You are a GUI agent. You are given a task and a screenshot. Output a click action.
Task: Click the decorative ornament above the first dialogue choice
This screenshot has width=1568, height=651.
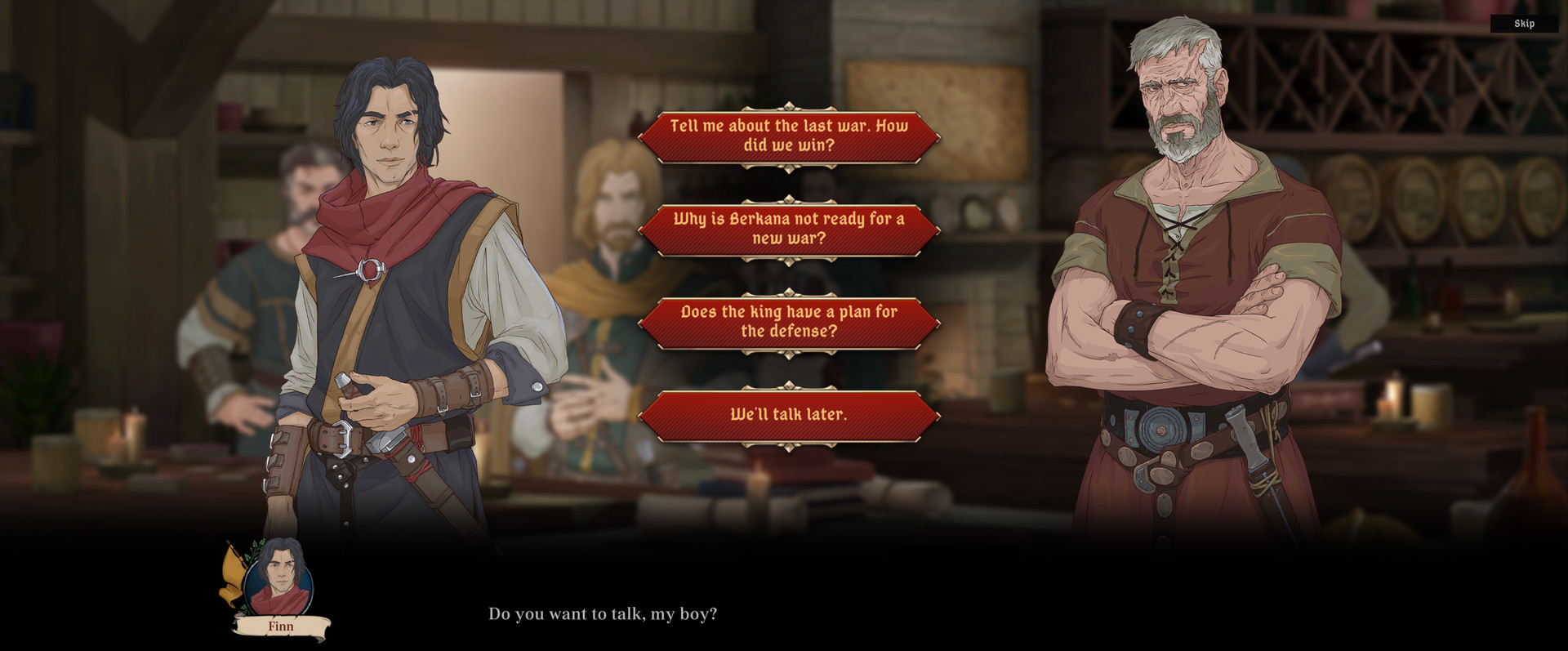click(789, 106)
